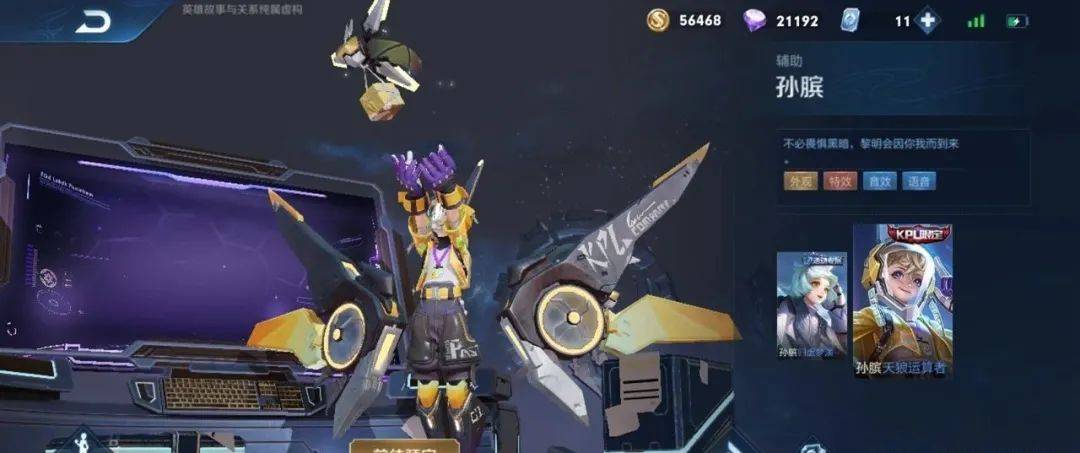Open the gold coin currency icon
Screen dimensions: 1080x453
[658, 20]
